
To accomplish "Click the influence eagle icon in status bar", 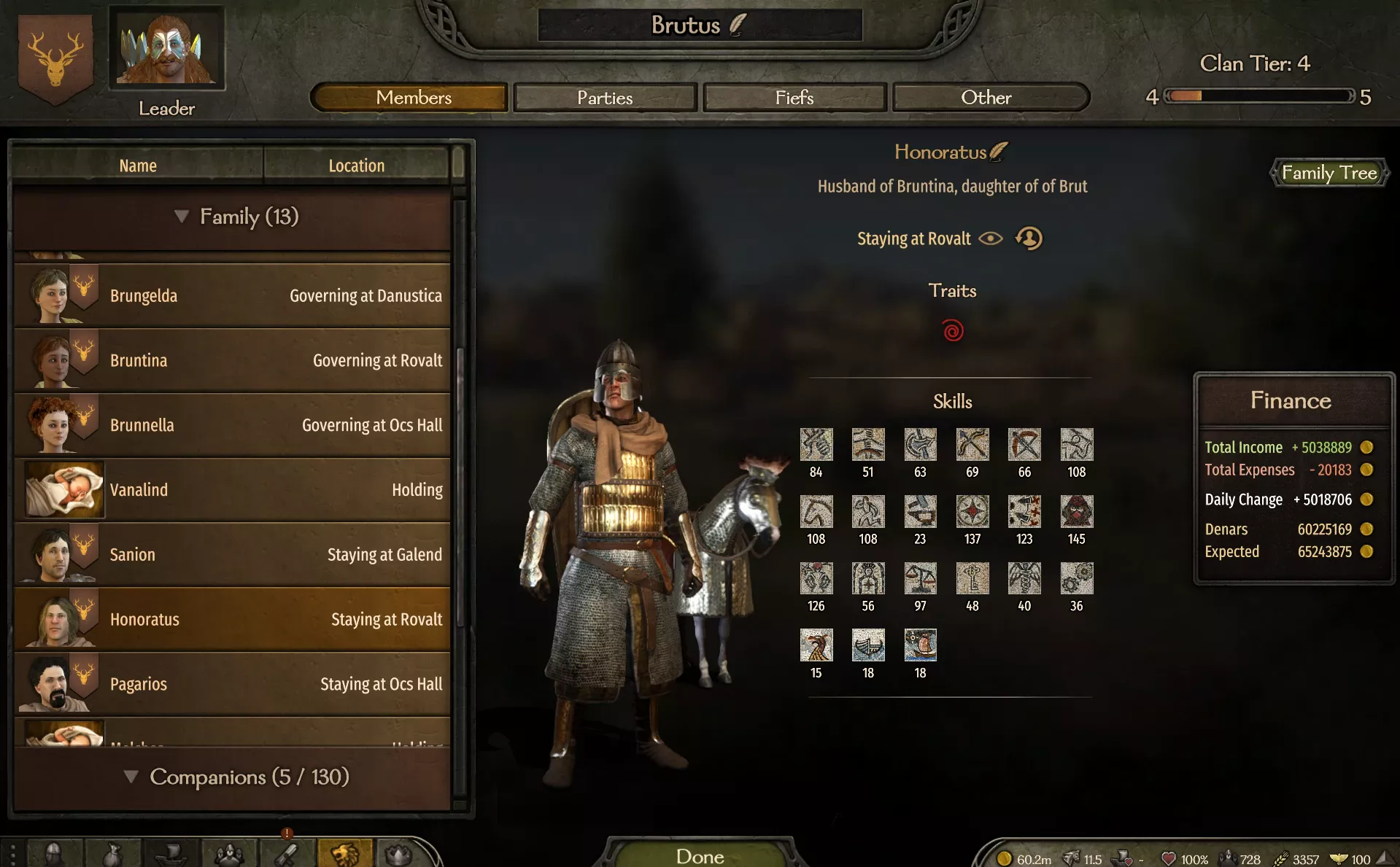I will point(1340,859).
